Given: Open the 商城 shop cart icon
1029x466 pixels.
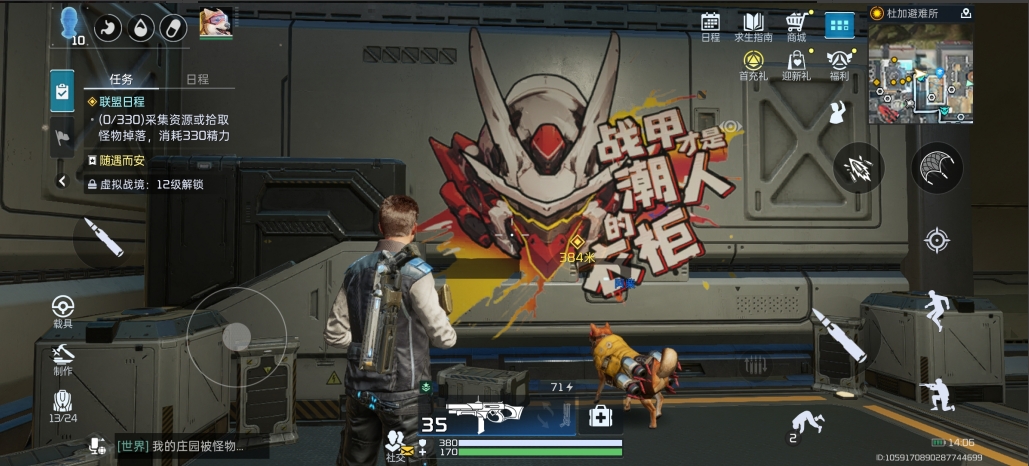Looking at the screenshot, I should point(796,24).
